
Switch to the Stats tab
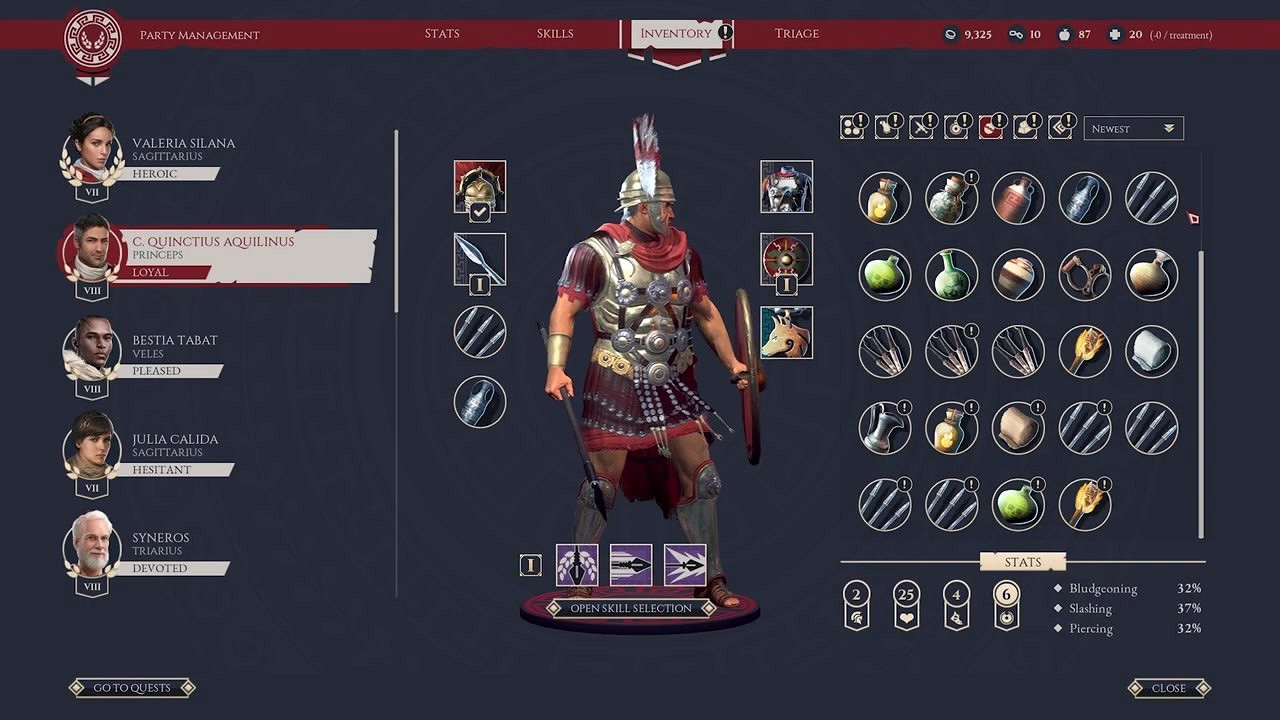point(442,34)
